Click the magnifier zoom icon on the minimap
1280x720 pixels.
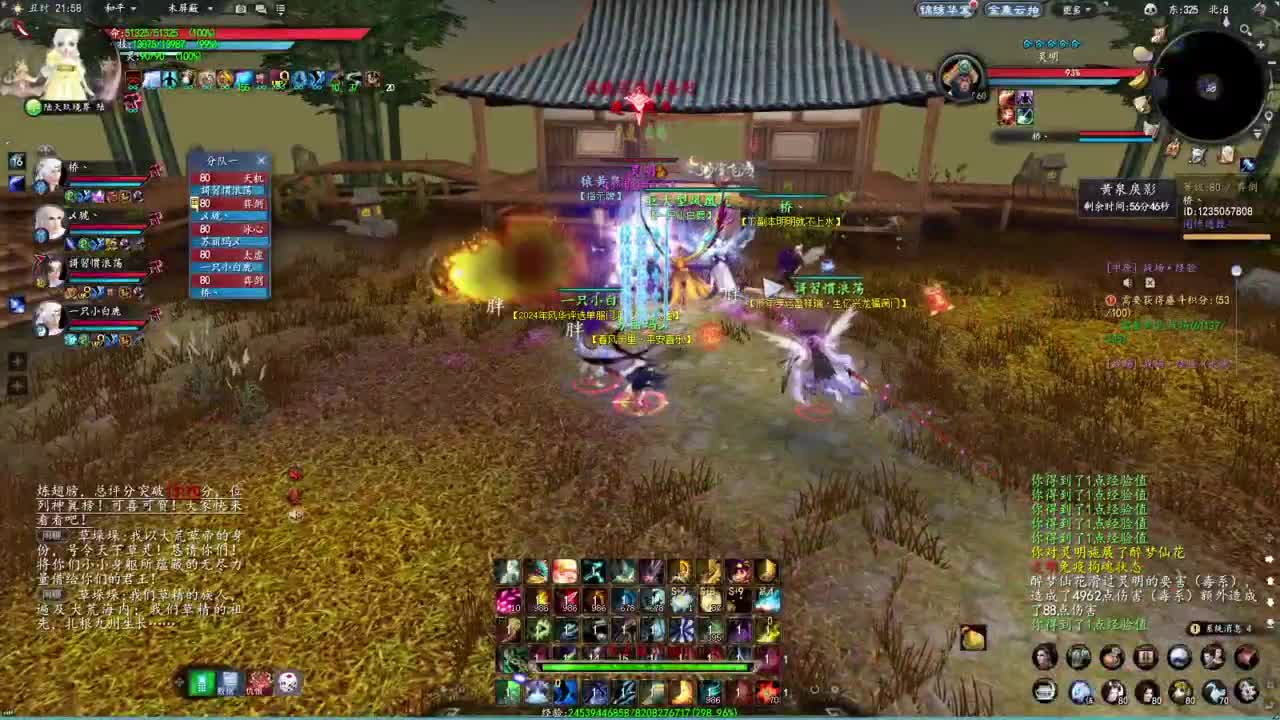coord(1245,29)
